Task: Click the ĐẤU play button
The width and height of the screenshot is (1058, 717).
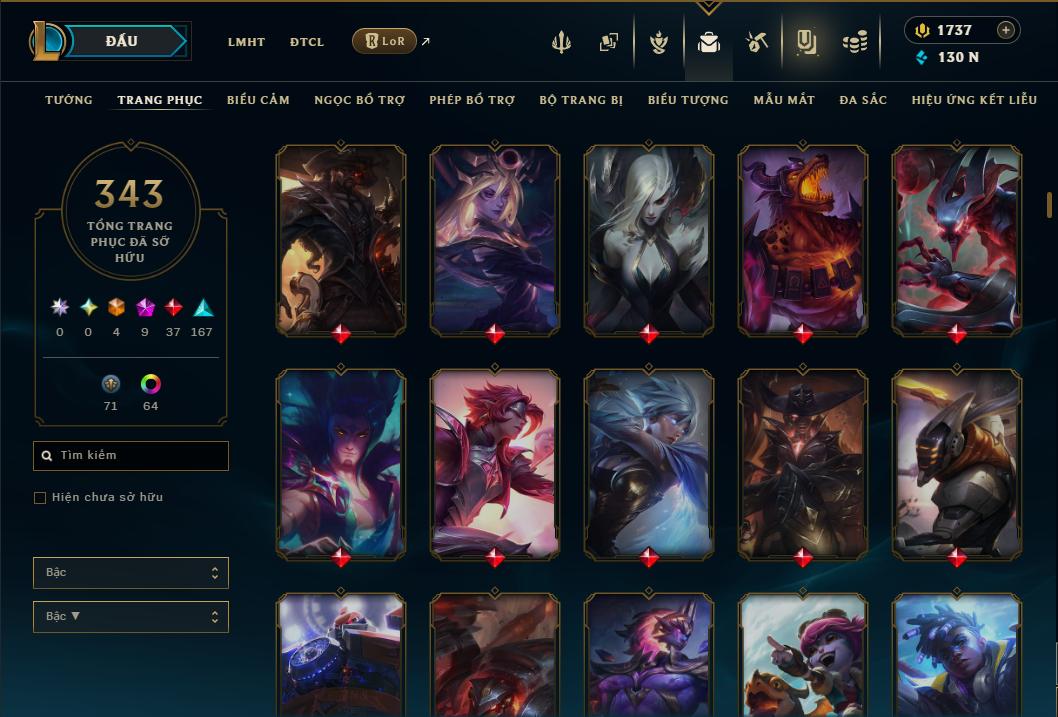Action: click(x=122, y=41)
